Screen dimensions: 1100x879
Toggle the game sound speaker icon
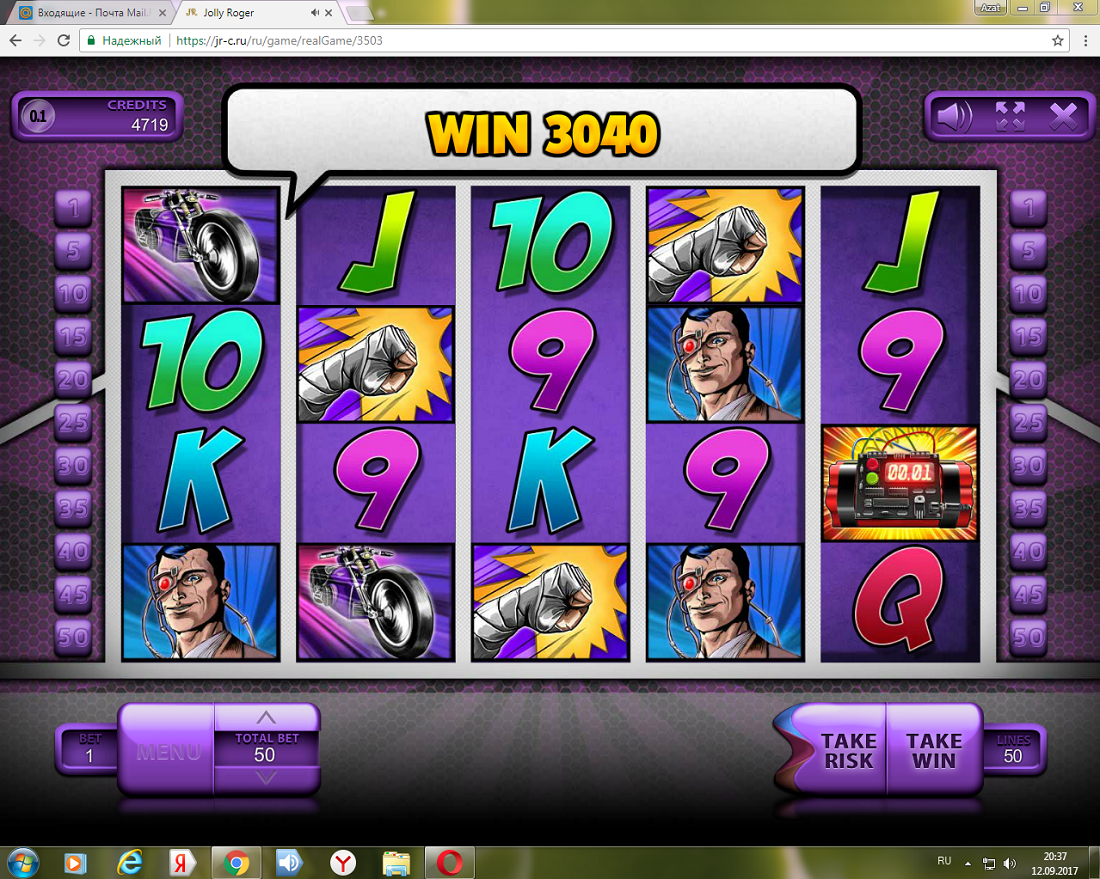[953, 117]
